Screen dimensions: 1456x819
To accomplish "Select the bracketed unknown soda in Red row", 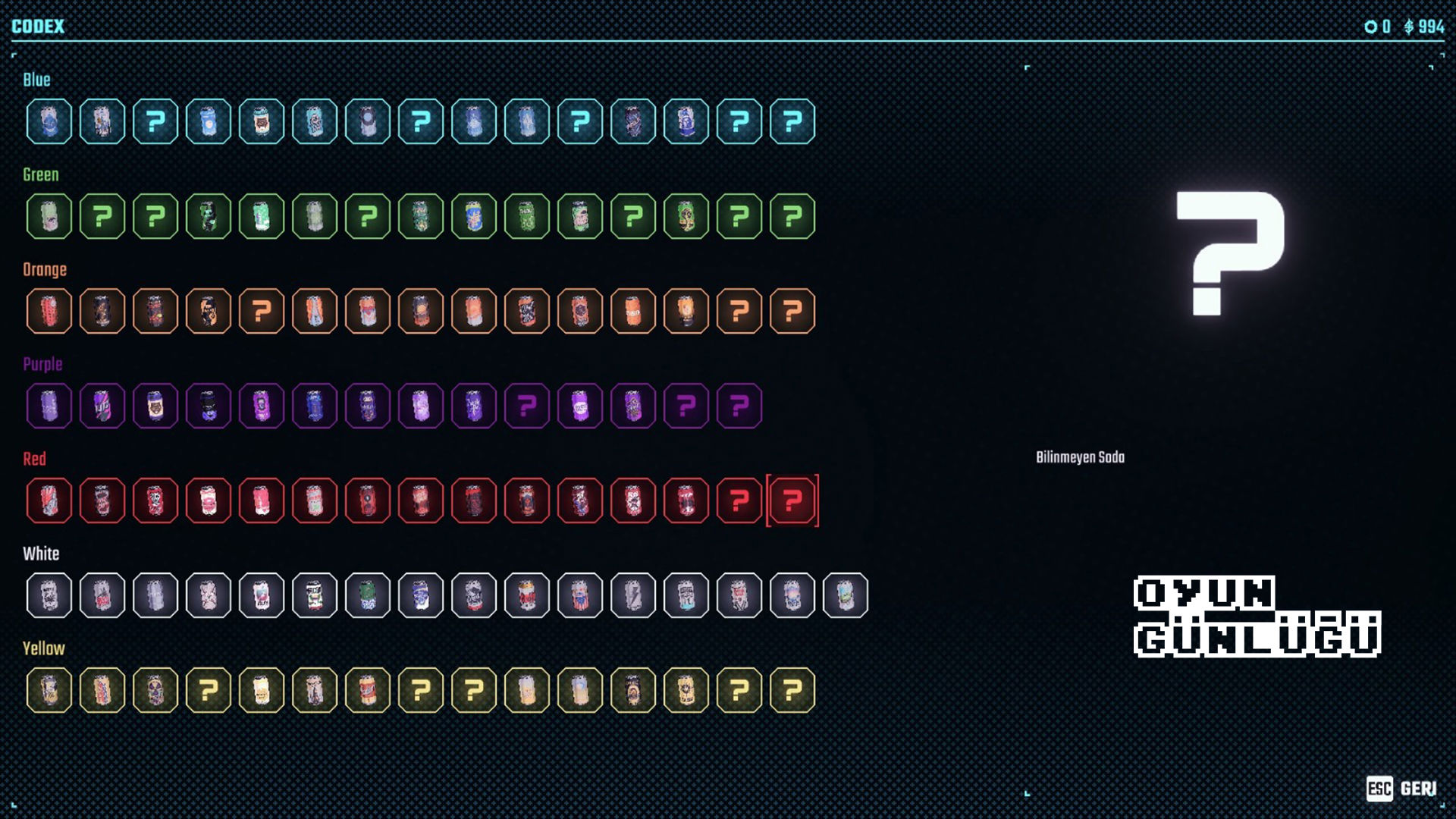I will (x=792, y=500).
